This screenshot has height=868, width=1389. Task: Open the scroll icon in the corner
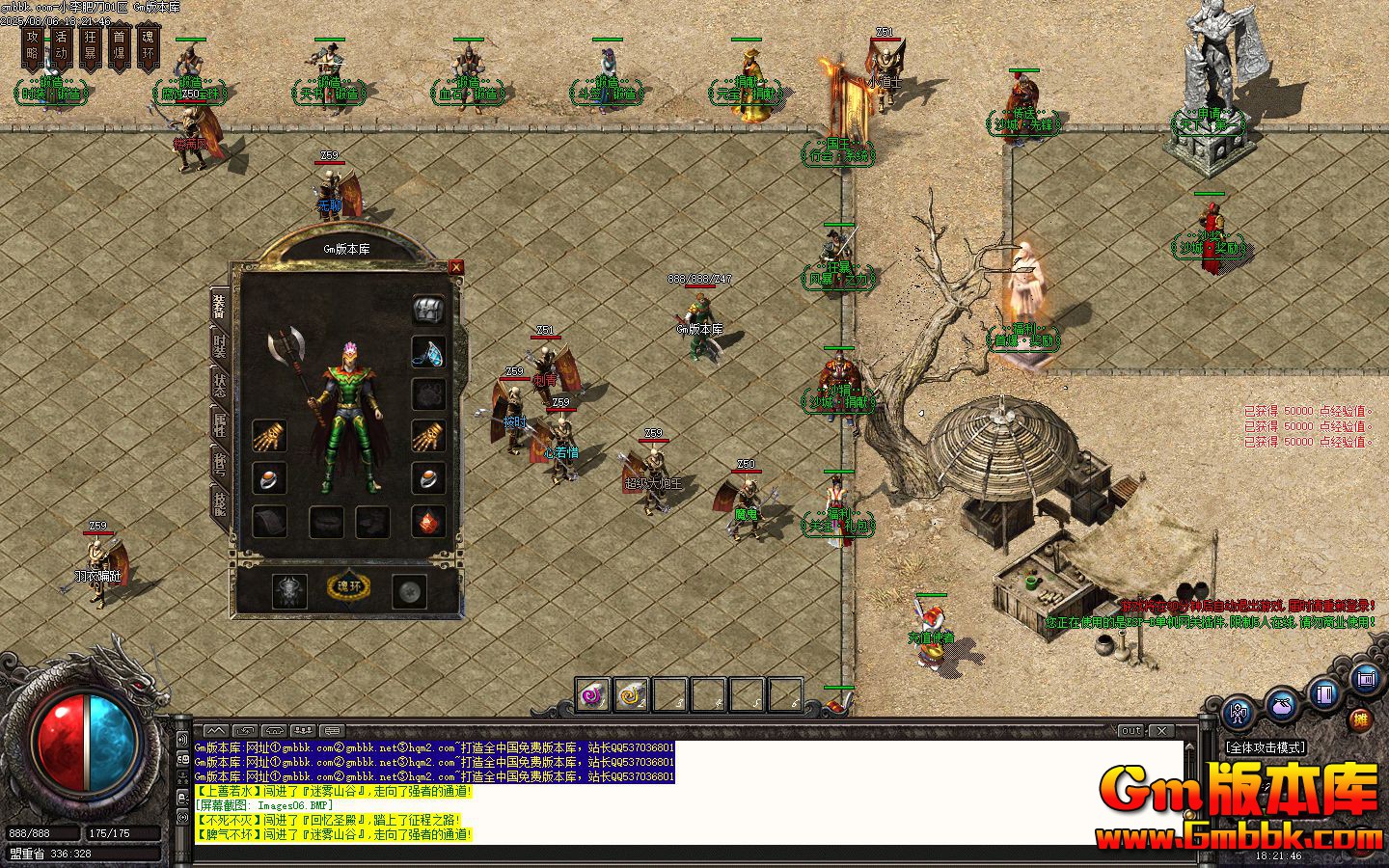(1366, 678)
